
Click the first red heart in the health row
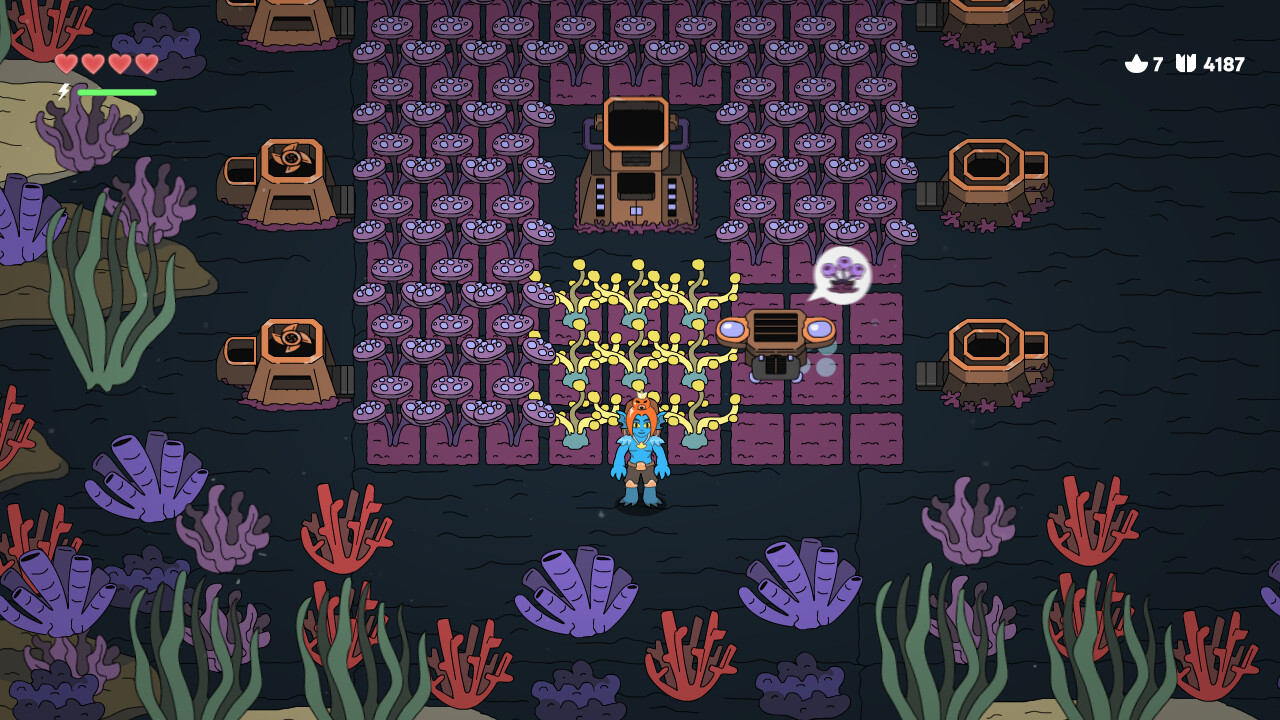pos(64,63)
